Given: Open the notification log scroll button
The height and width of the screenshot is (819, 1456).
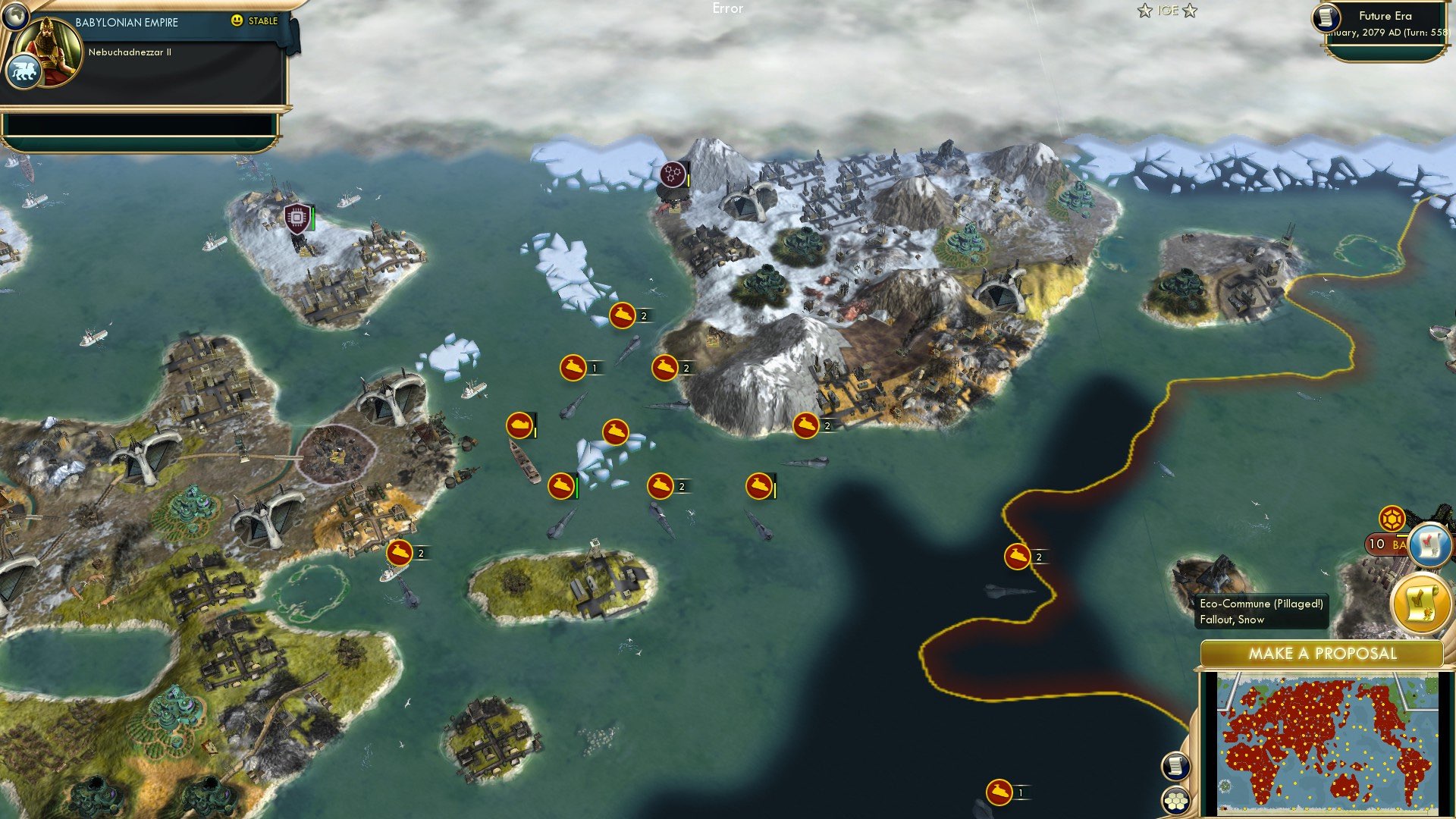Looking at the screenshot, I should [x=1176, y=767].
